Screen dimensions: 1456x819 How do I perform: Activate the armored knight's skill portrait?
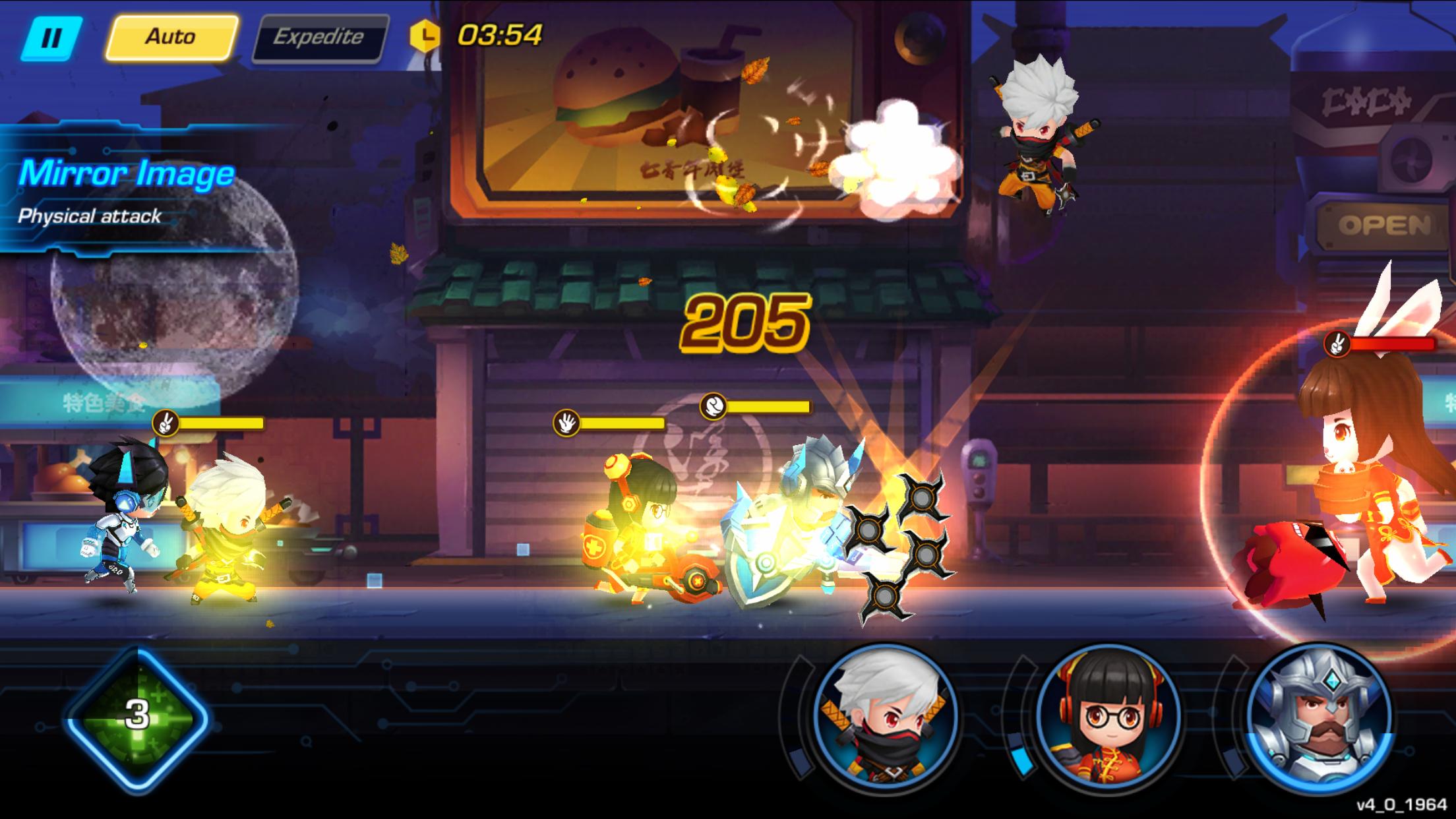[1320, 714]
